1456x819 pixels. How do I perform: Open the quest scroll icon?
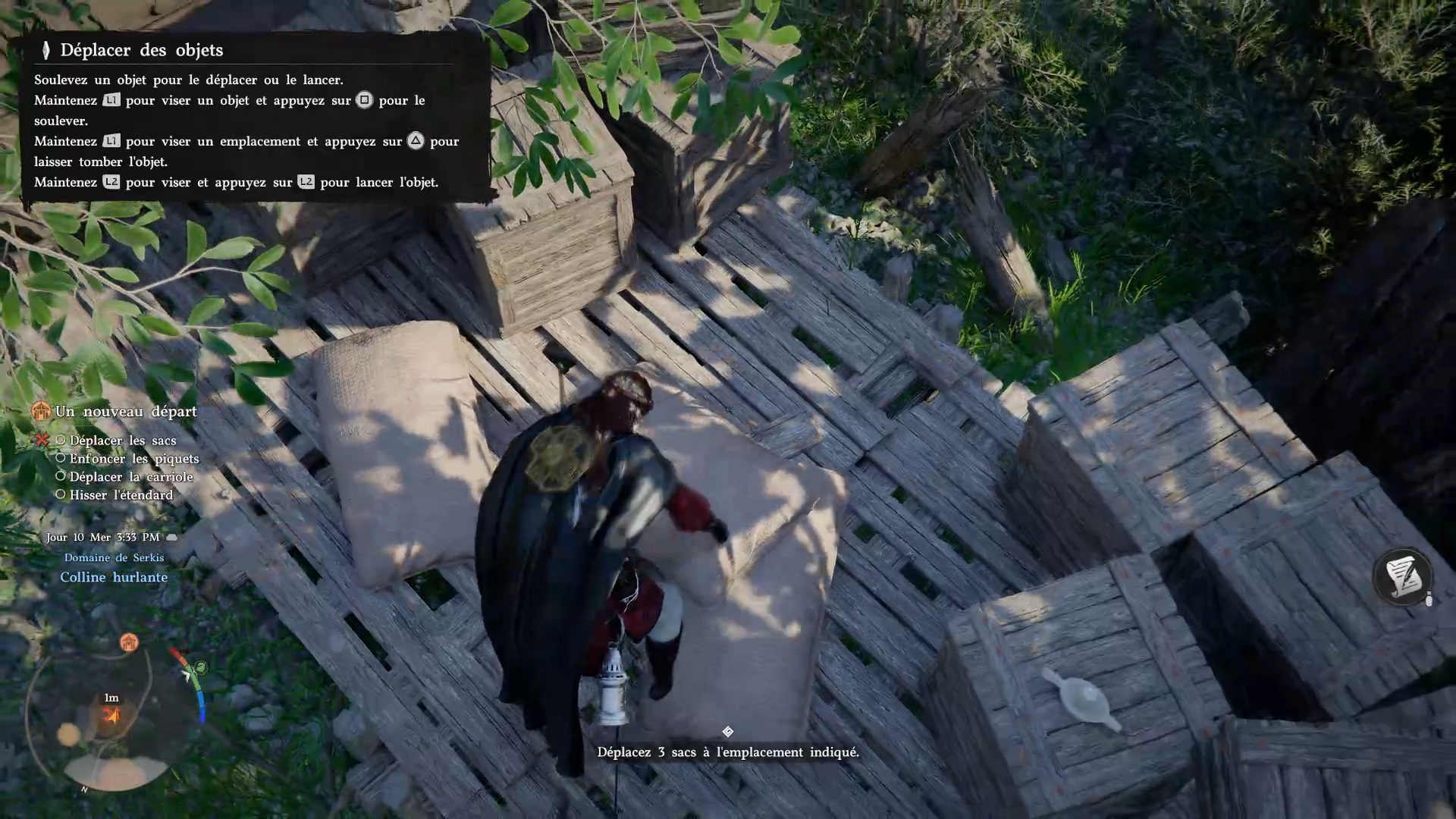[1402, 577]
